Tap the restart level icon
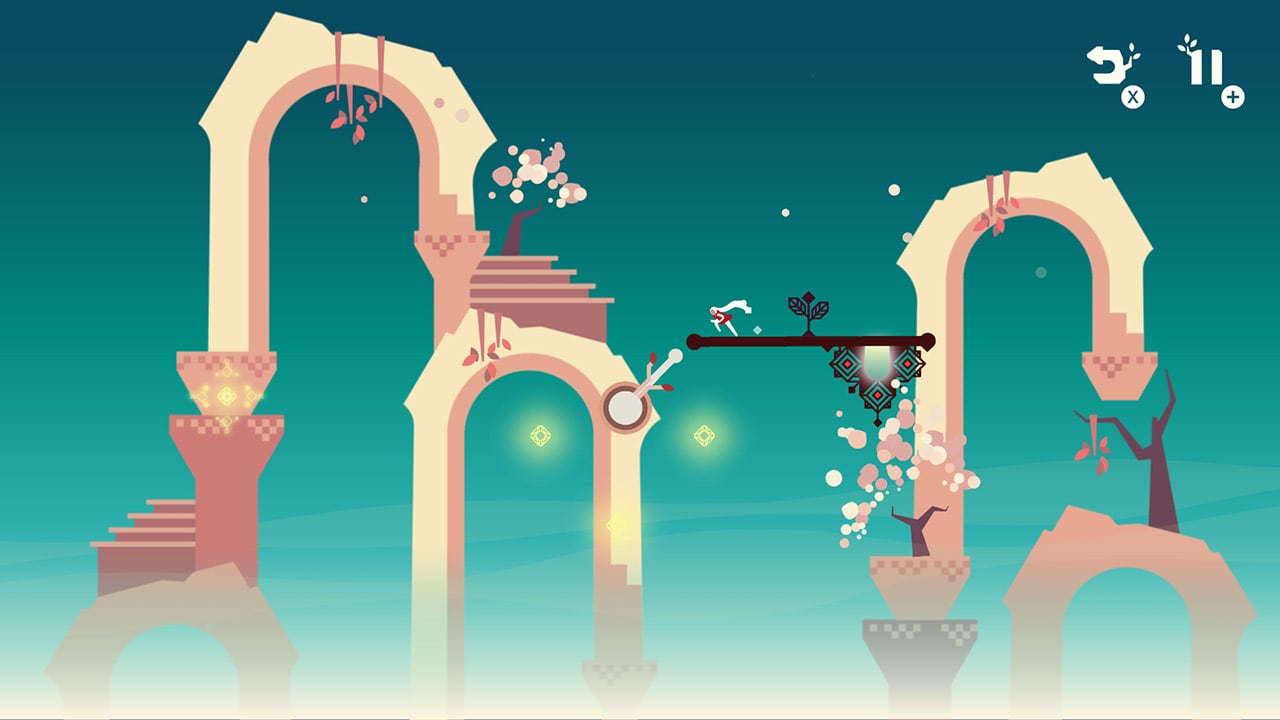 click(1105, 65)
